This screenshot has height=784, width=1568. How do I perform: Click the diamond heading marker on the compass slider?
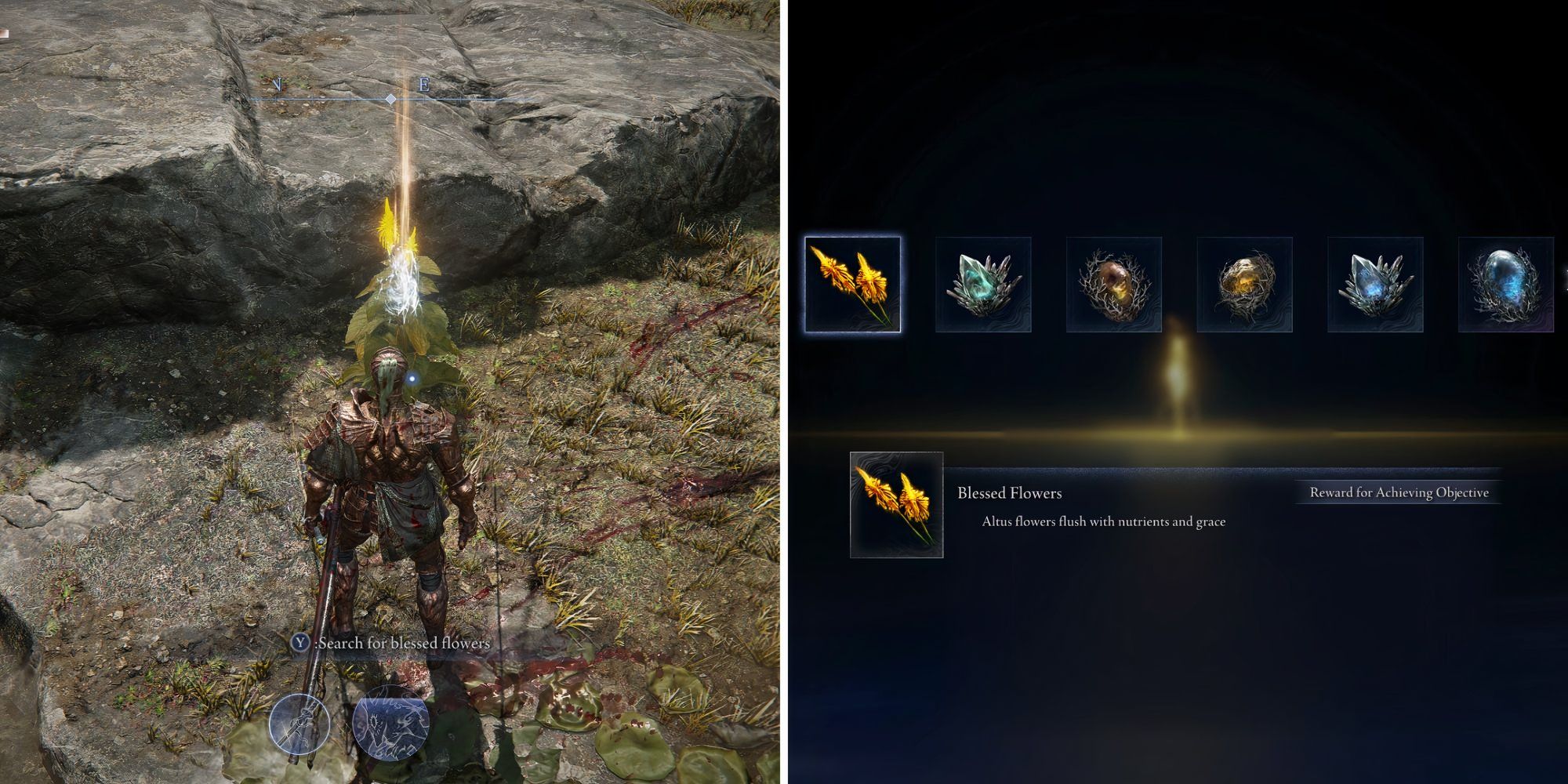(390, 100)
